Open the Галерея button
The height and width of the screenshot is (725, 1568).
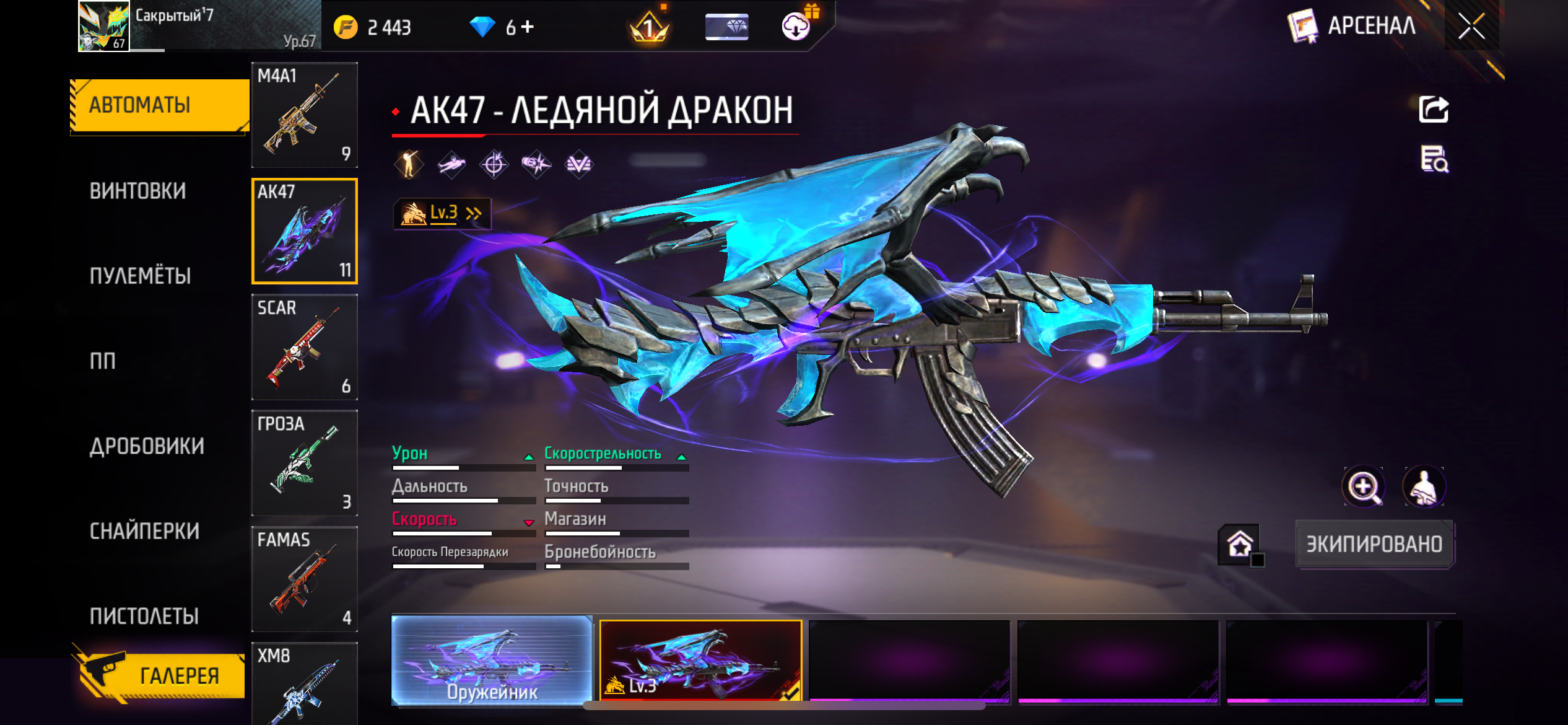click(162, 675)
